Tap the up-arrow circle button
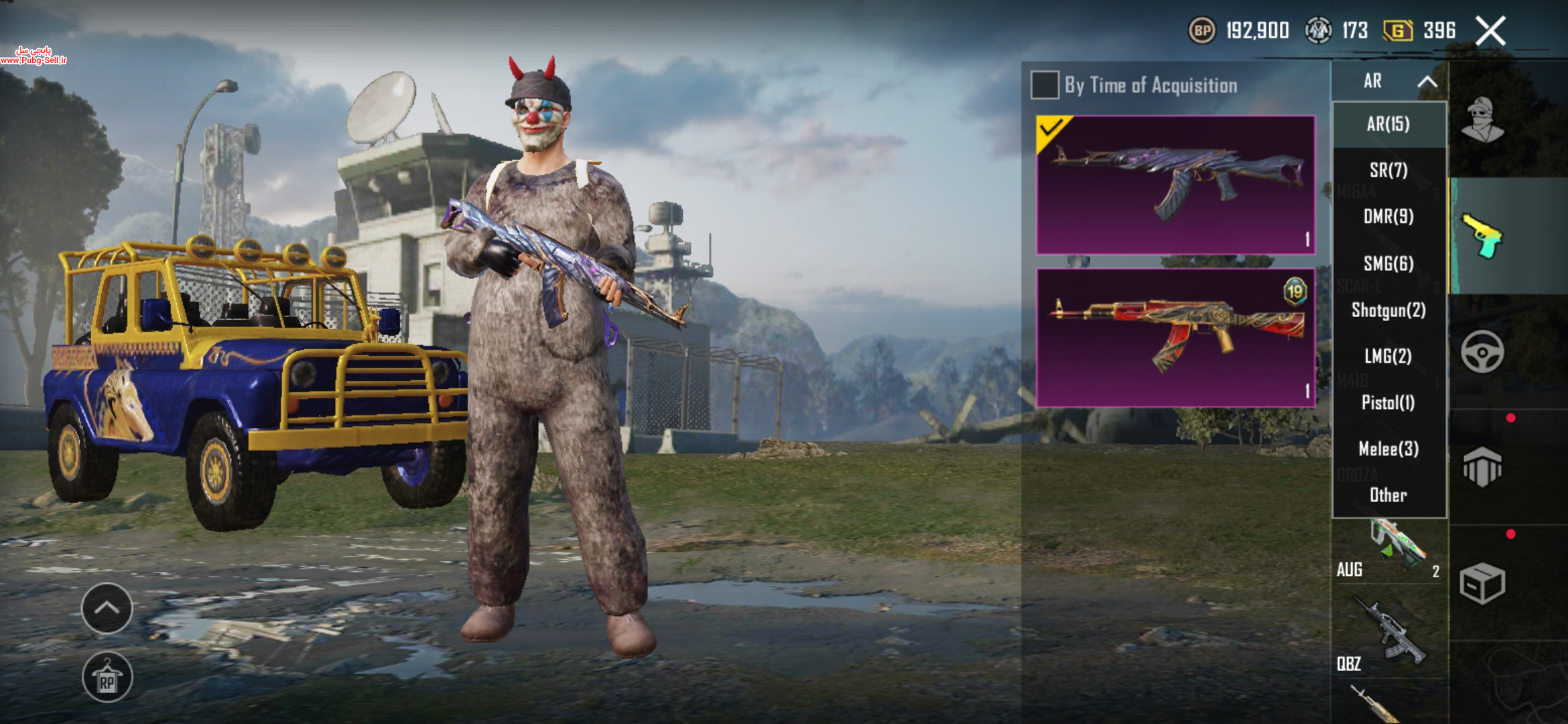 (x=107, y=608)
